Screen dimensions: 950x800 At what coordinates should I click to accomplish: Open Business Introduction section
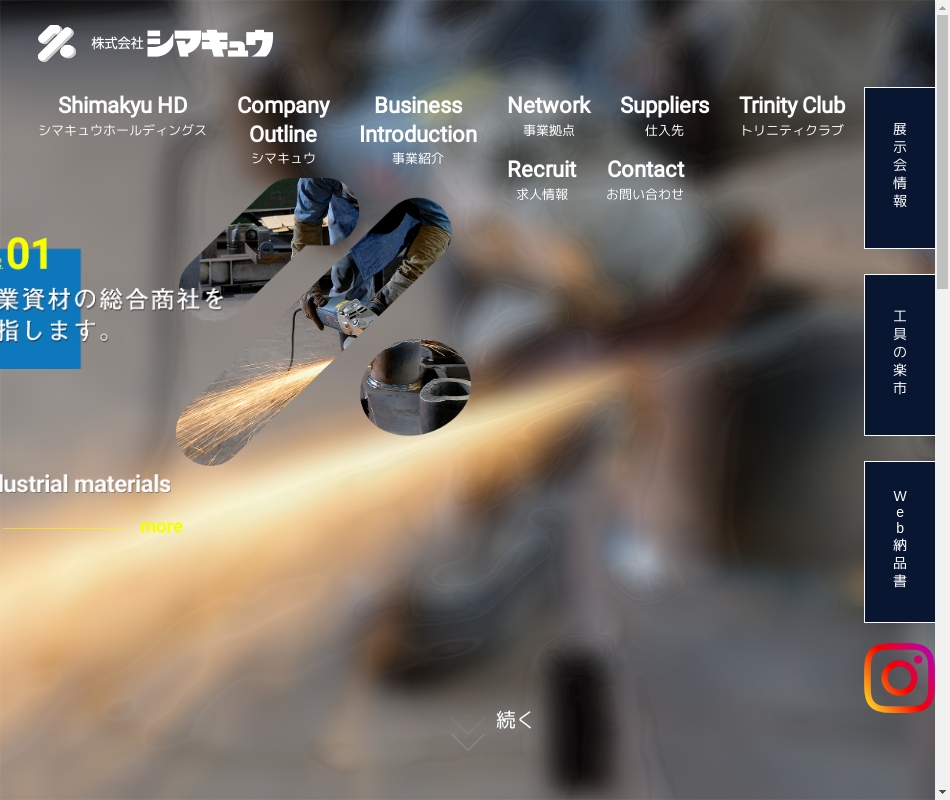click(418, 130)
